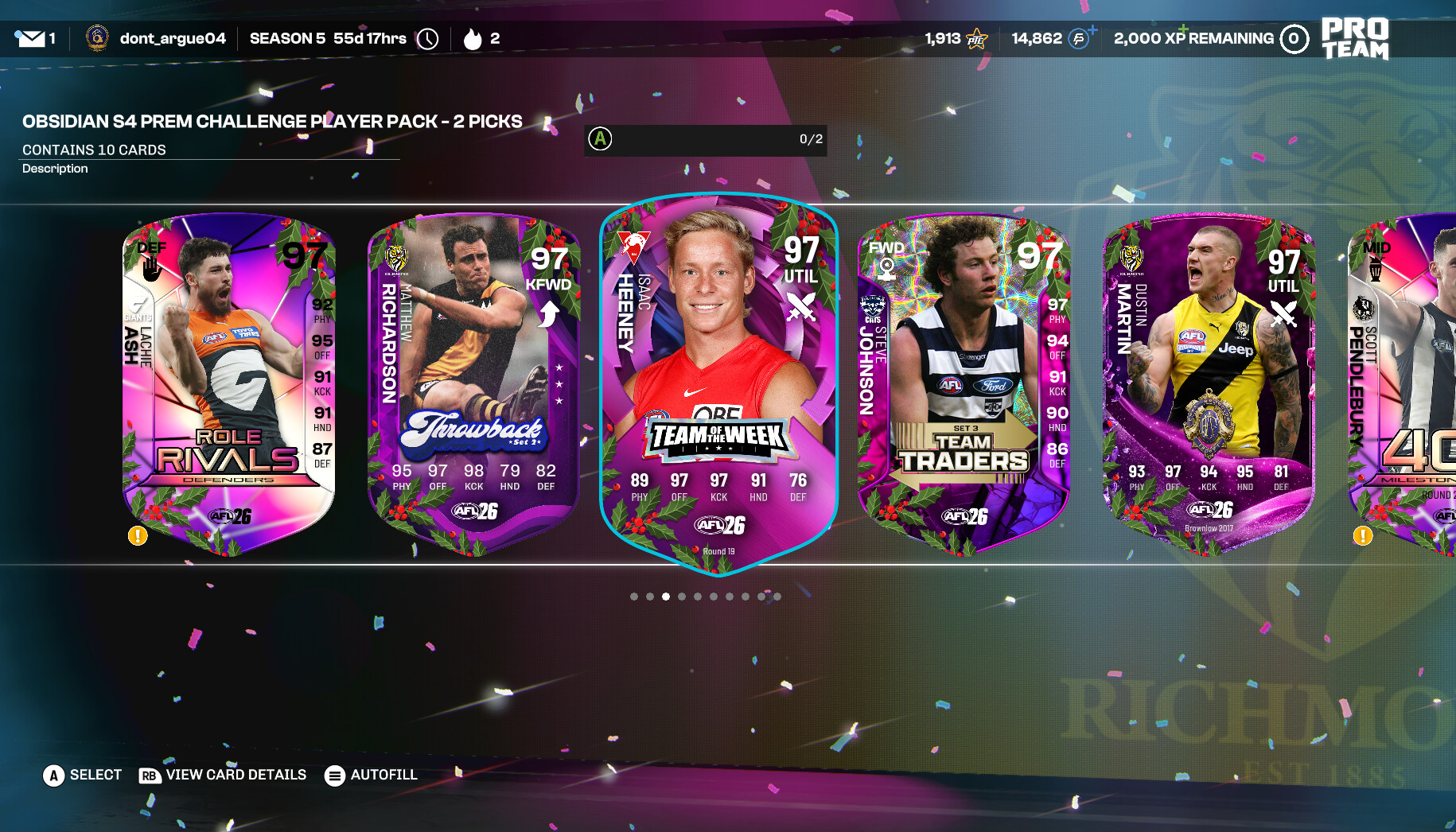Open the Season 5 timer info
The width and height of the screenshot is (1456, 832).
coord(427,38)
